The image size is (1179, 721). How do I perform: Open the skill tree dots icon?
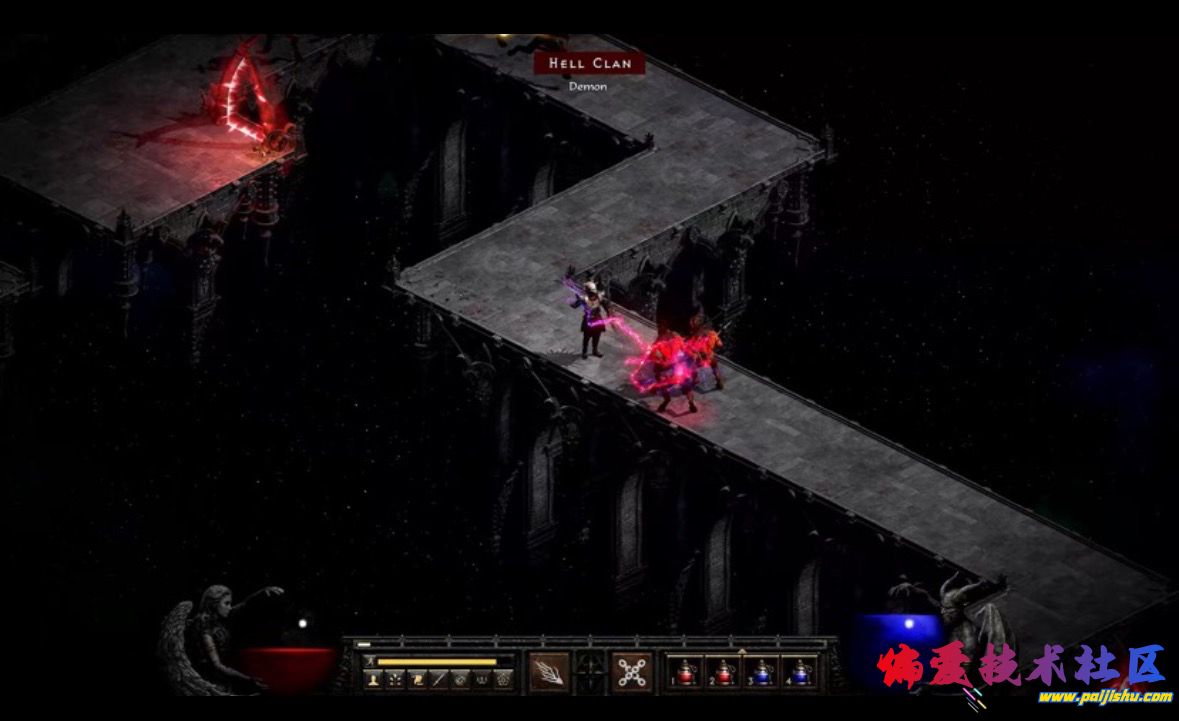tap(394, 679)
